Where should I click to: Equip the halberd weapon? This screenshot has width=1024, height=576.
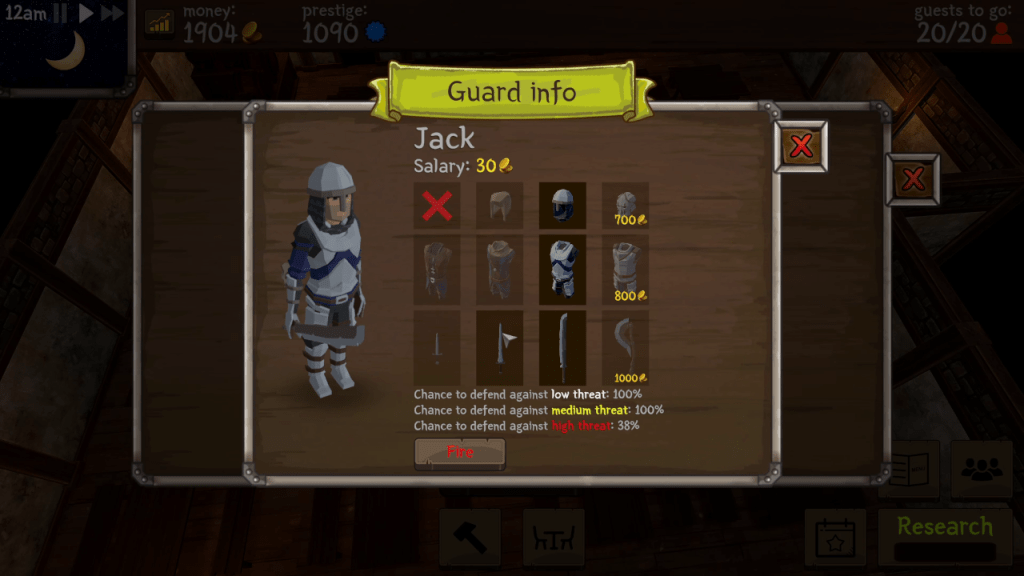499,347
